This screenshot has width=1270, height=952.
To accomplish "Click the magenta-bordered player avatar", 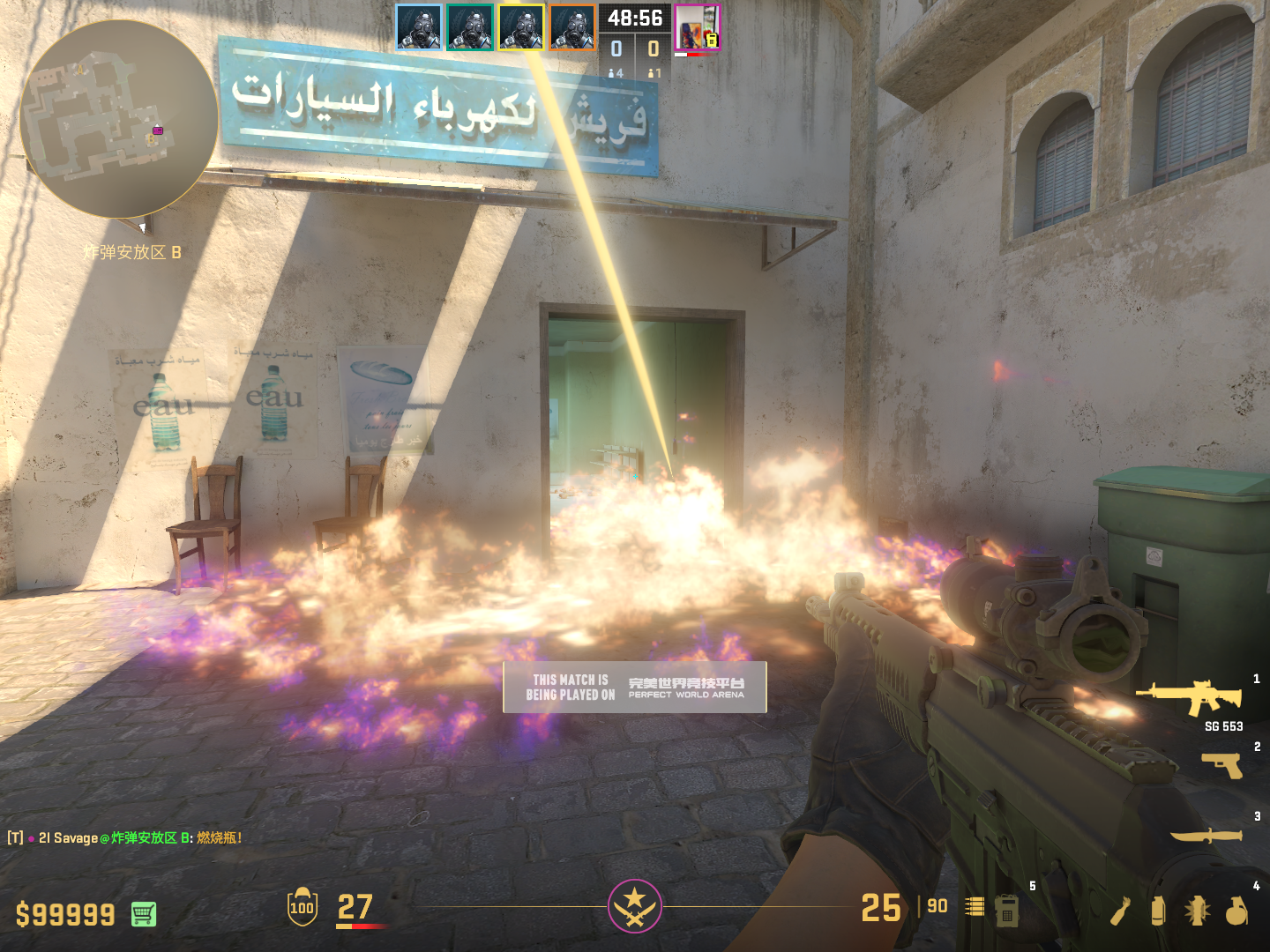I will coord(697,27).
